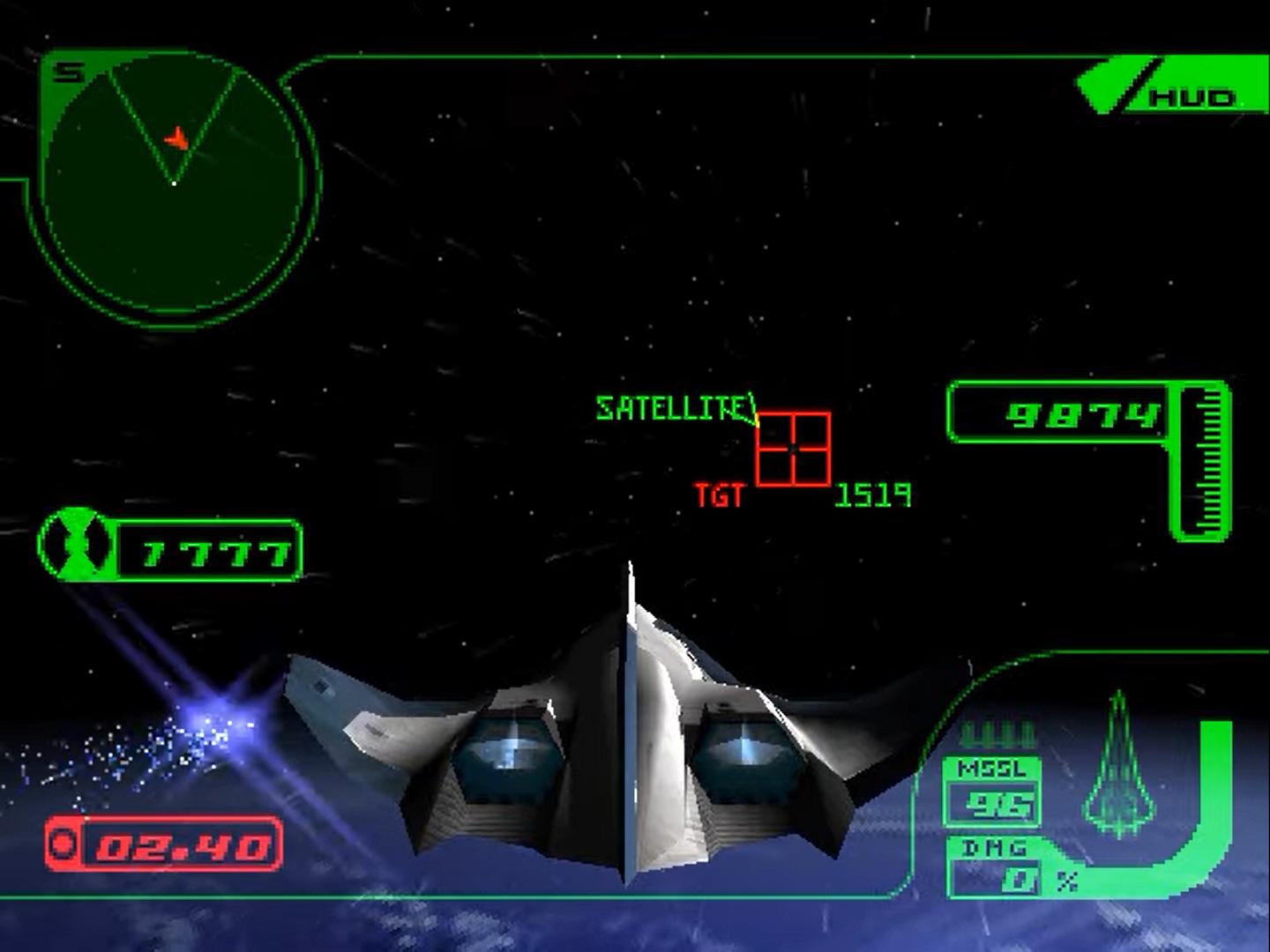Click the MSSL missile weapon indicator
1270x952 pixels.
pyautogui.click(x=992, y=791)
